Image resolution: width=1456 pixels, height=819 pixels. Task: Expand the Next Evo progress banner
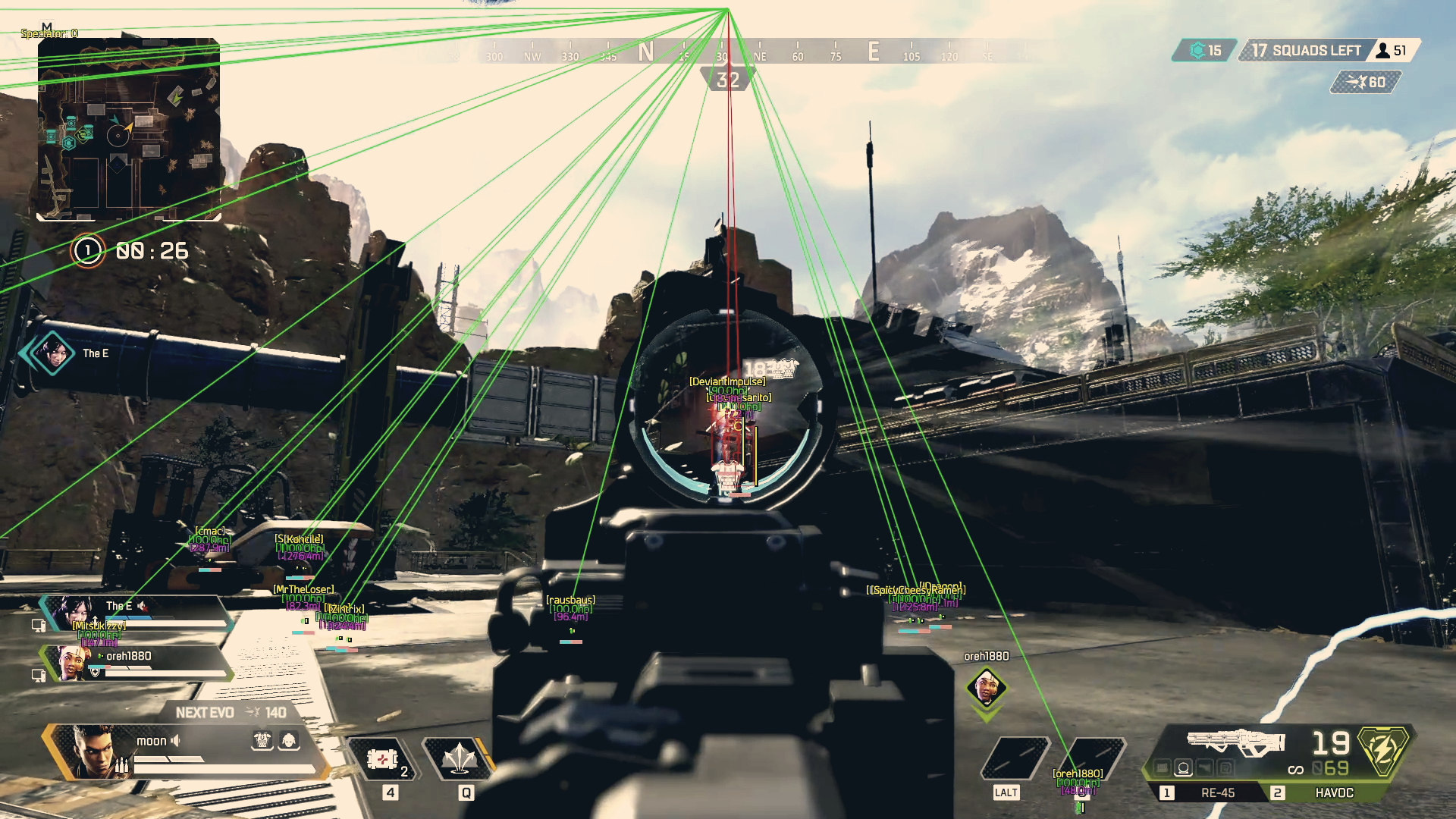231,711
